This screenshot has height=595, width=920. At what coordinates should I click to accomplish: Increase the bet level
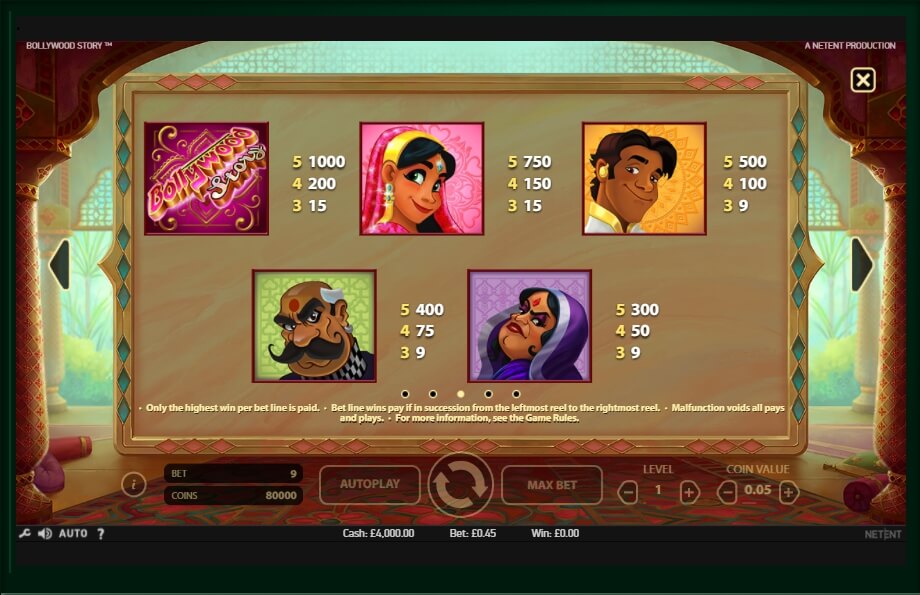click(x=689, y=491)
